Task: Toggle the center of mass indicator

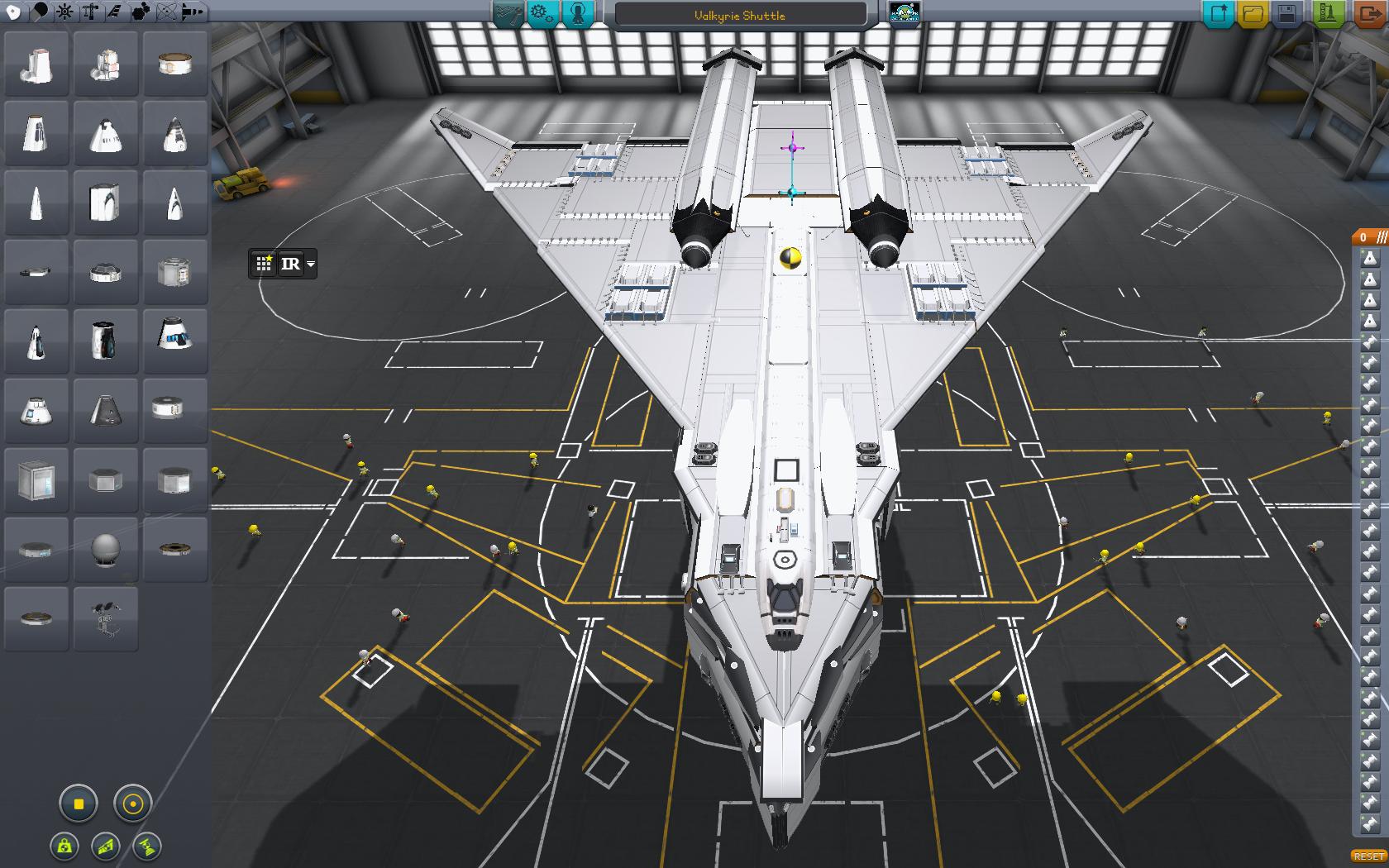Action: 65,847
